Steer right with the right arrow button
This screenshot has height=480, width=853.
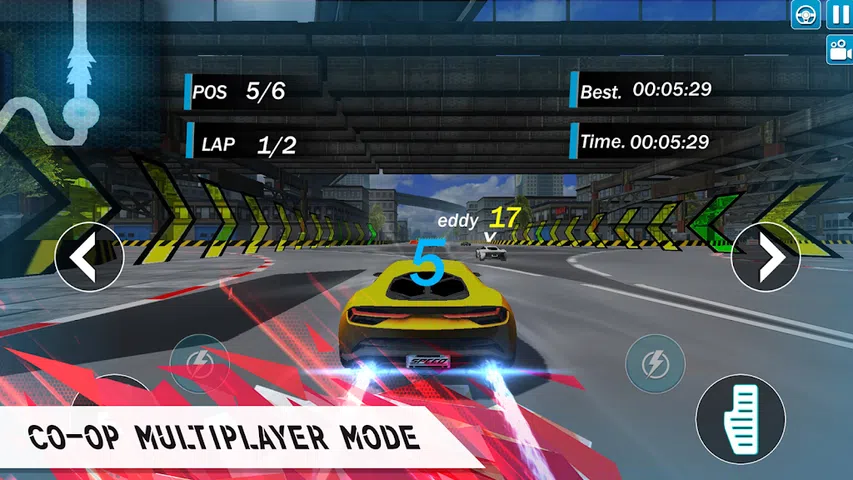765,257
